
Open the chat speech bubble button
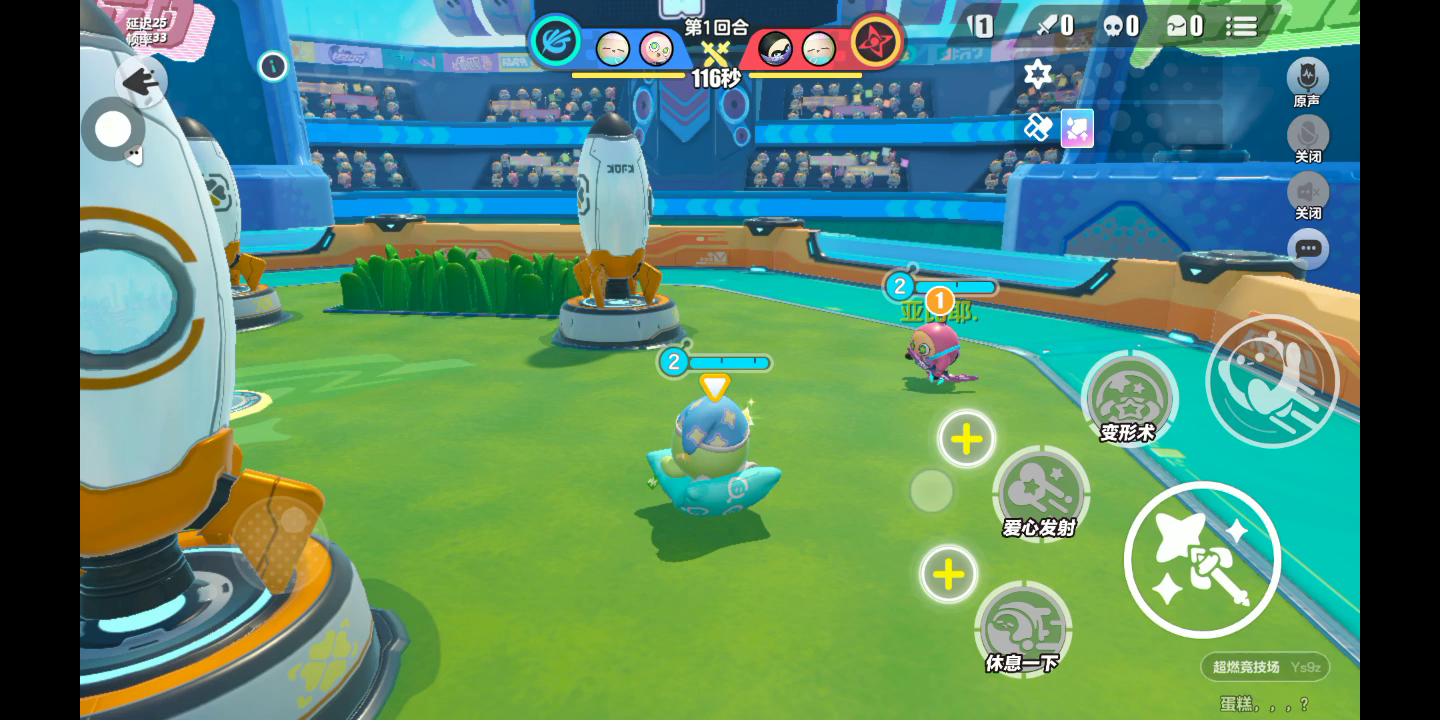(x=1308, y=249)
